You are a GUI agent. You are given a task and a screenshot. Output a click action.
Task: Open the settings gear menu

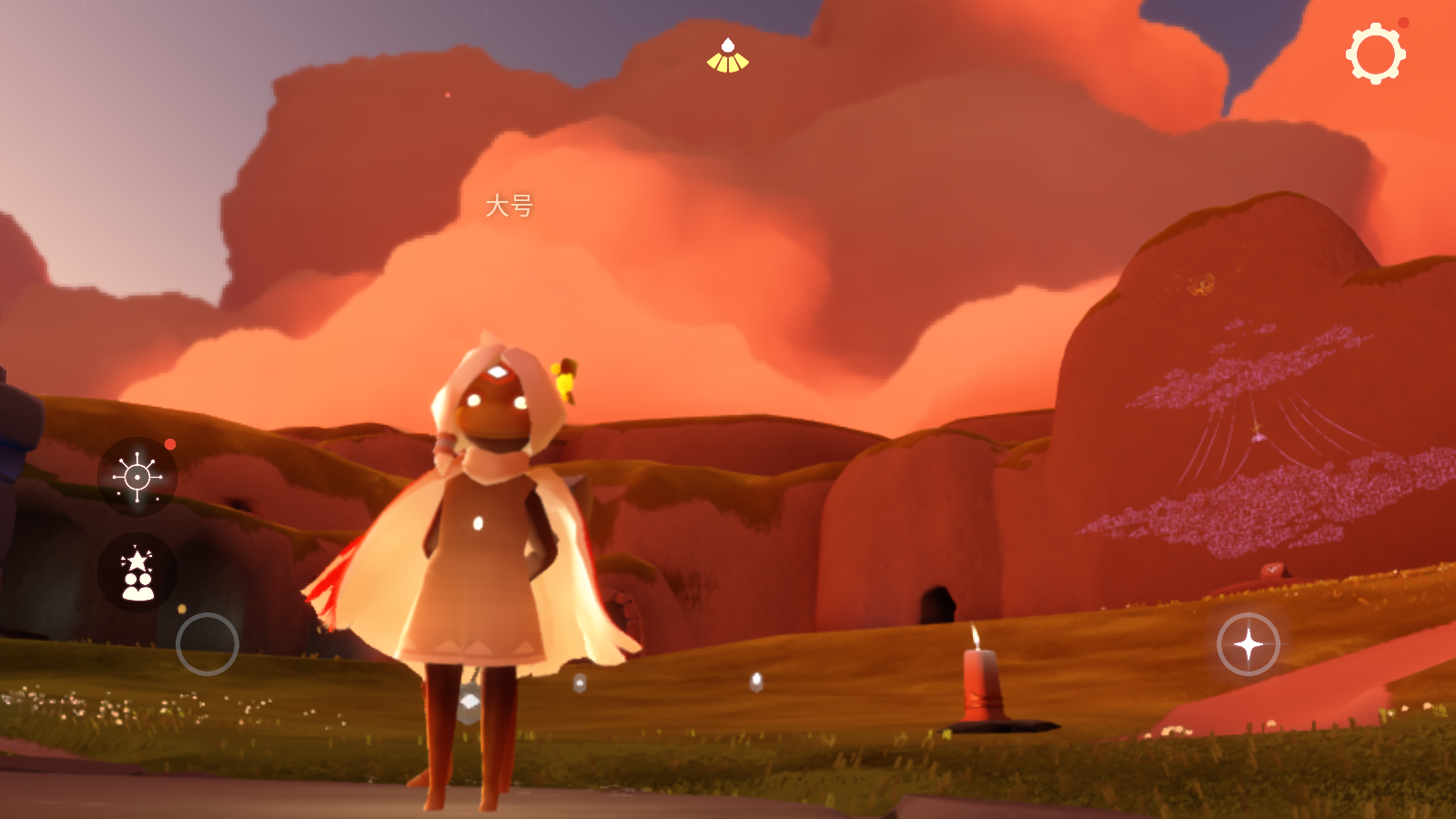1375,55
